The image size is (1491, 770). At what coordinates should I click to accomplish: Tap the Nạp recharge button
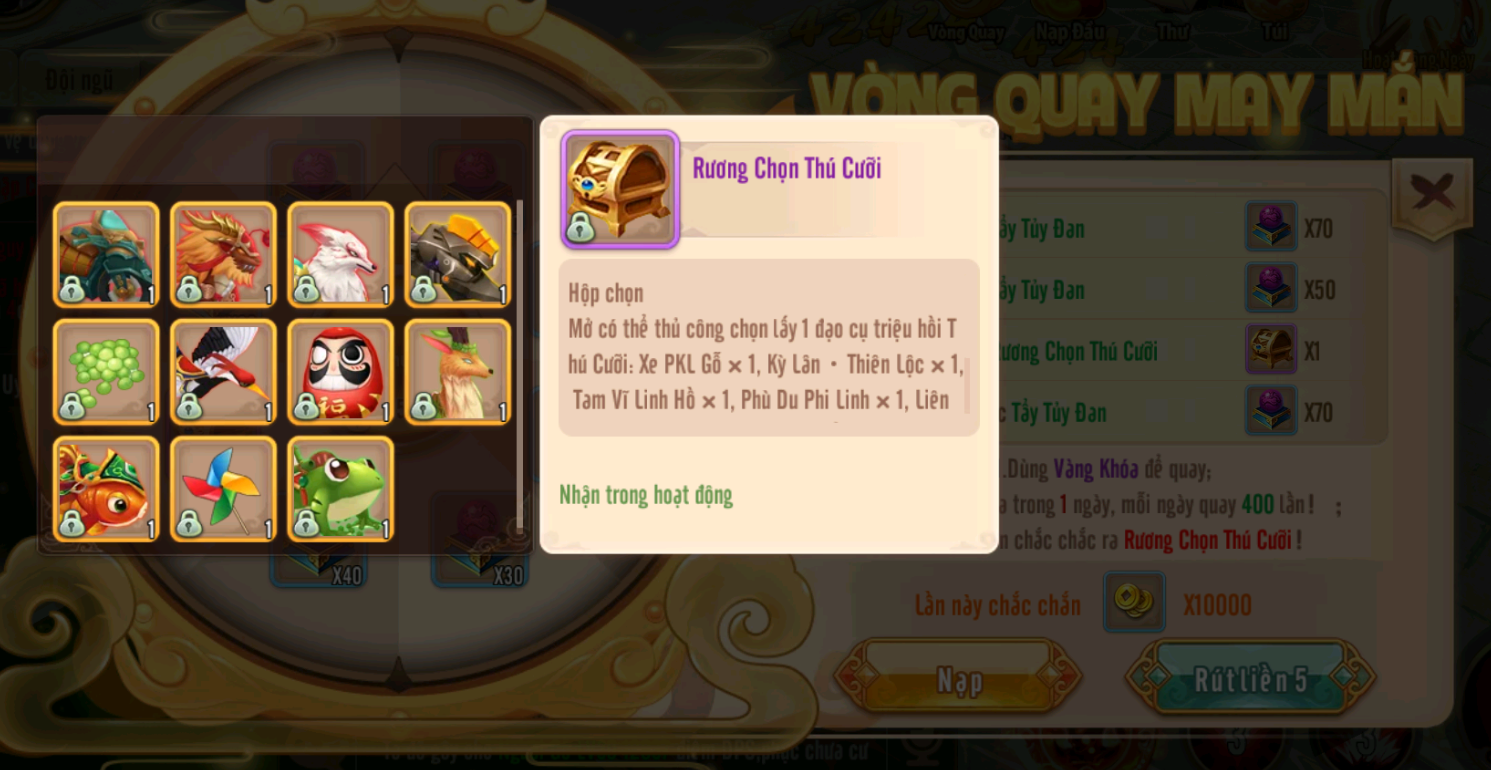click(x=958, y=680)
